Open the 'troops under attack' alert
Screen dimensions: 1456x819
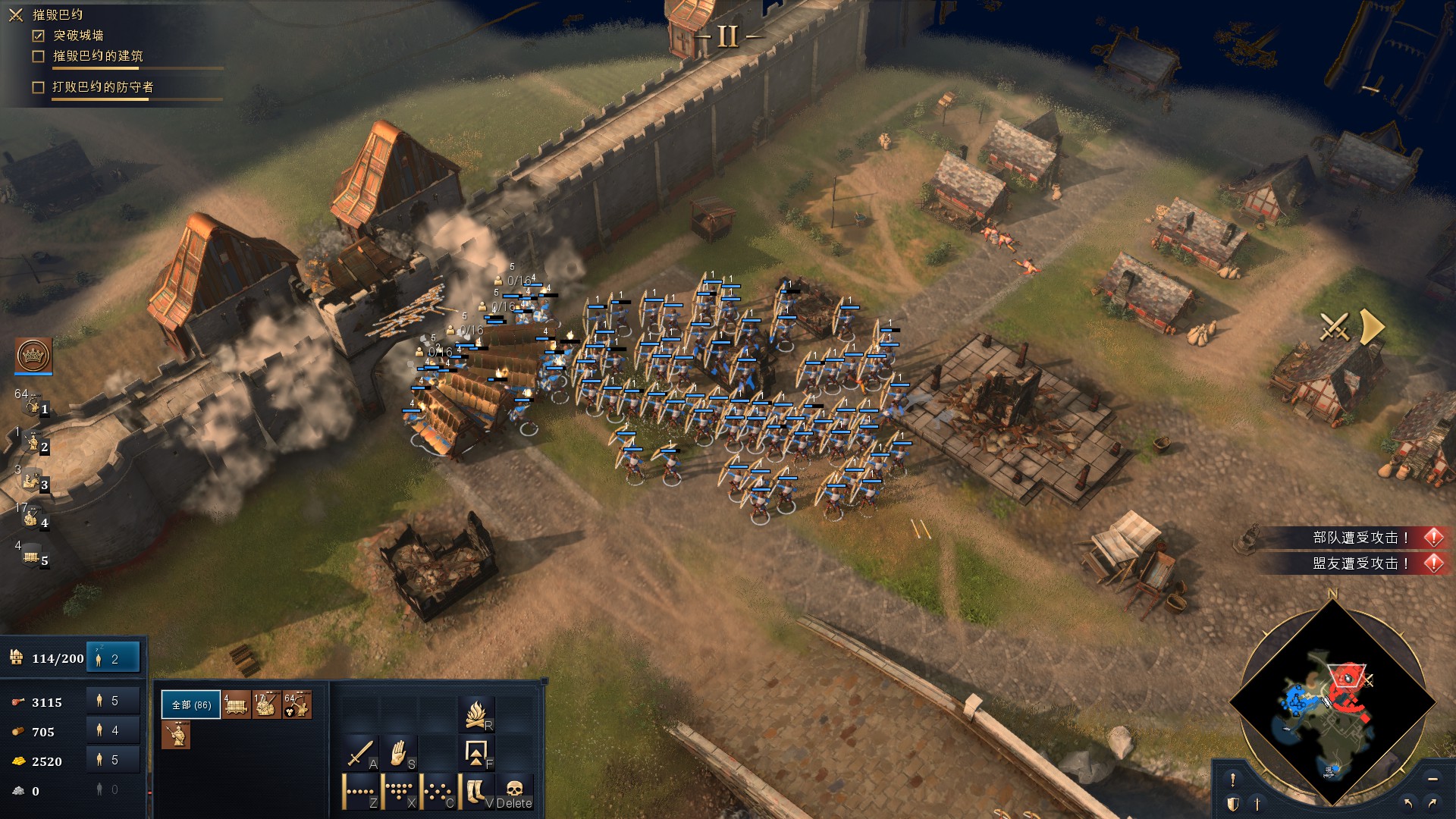coord(1360,538)
